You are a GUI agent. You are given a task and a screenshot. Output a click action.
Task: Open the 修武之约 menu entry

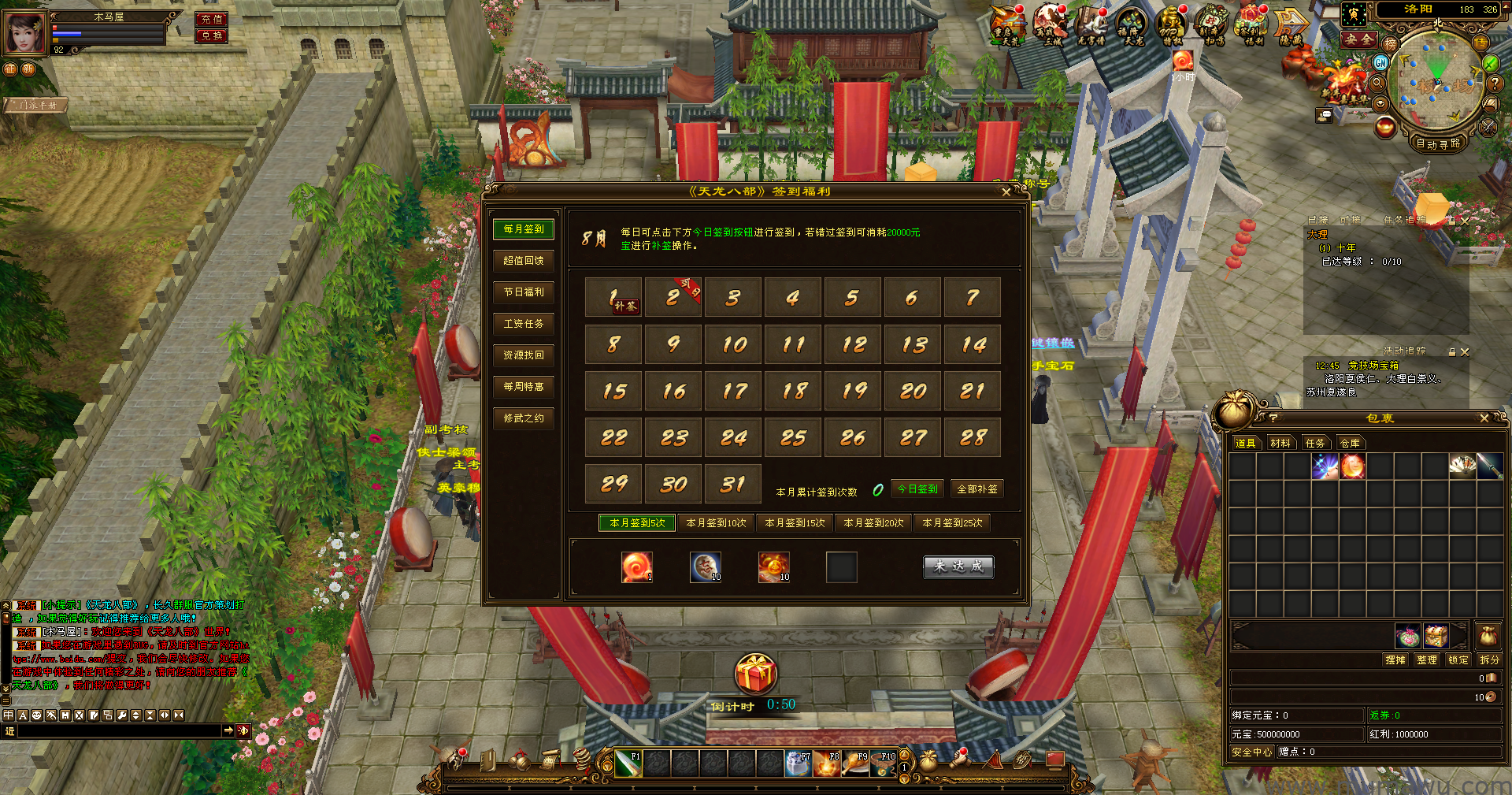tap(524, 418)
